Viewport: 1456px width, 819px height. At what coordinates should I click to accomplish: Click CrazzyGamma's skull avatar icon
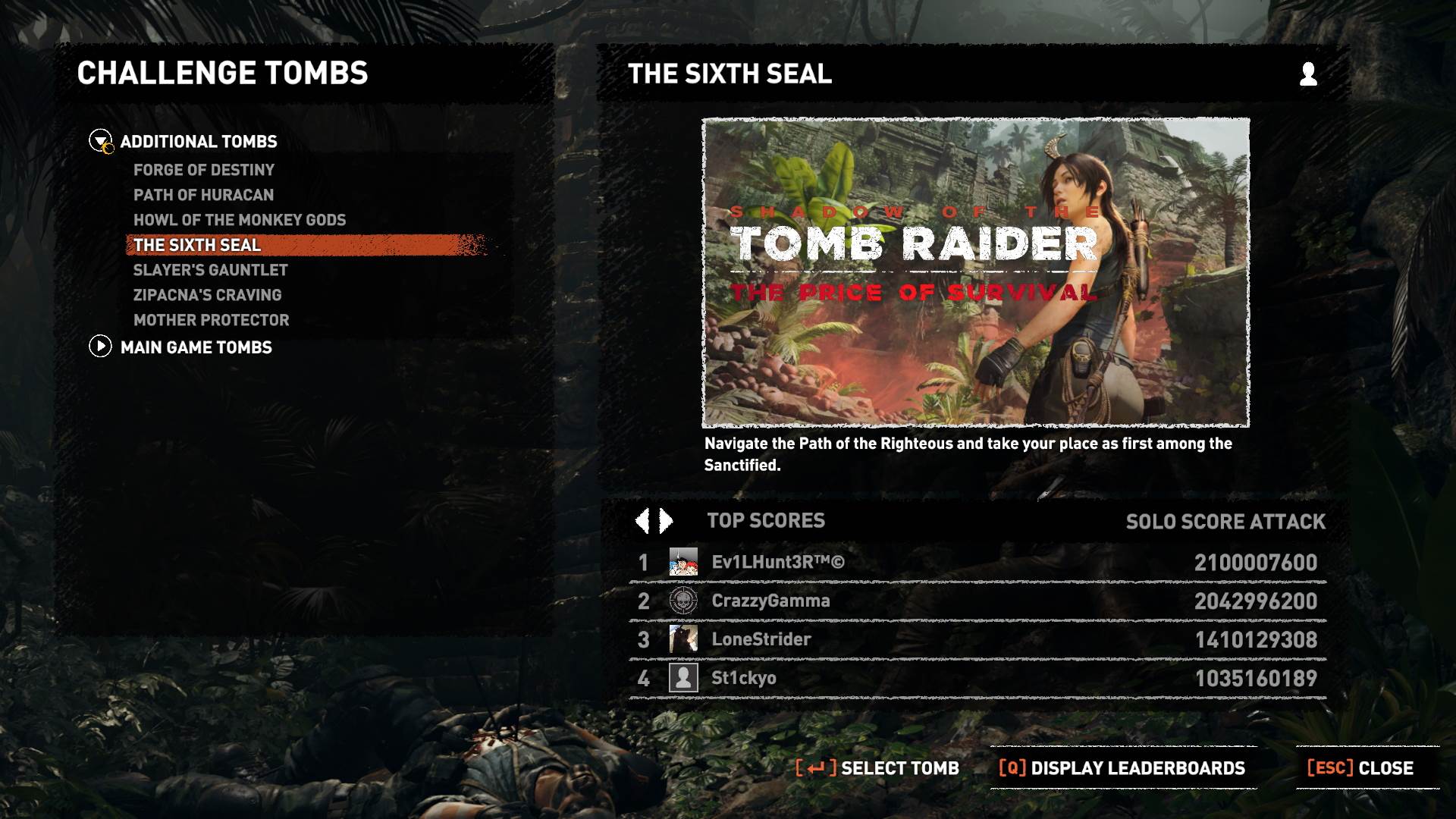(x=682, y=600)
